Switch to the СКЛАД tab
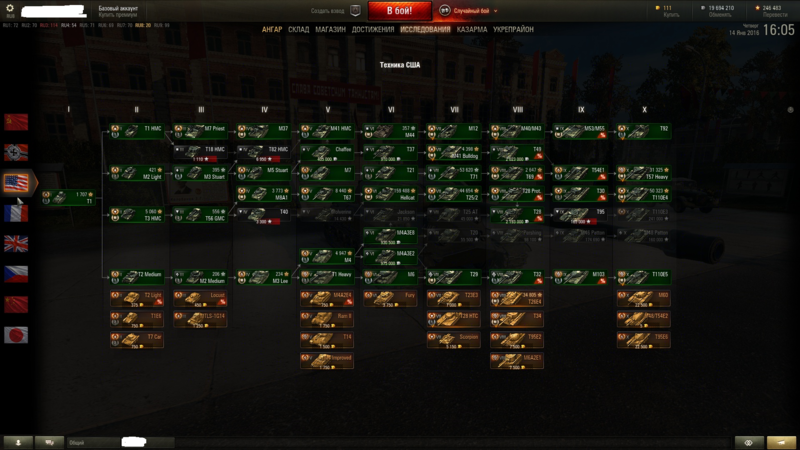Viewport: 800px width, 450px height. click(299, 30)
